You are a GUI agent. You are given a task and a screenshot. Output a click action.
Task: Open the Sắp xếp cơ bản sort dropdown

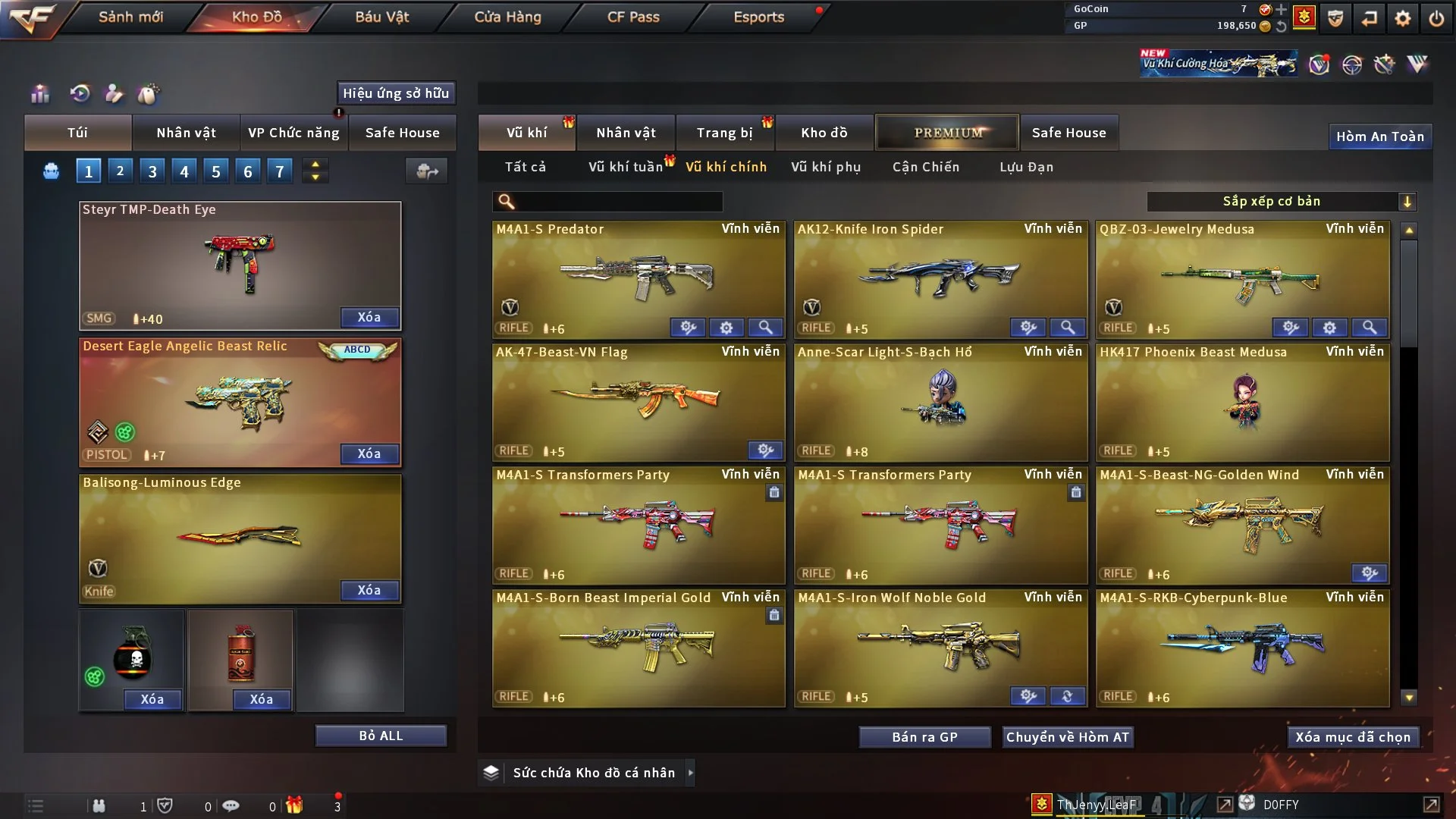[1281, 201]
